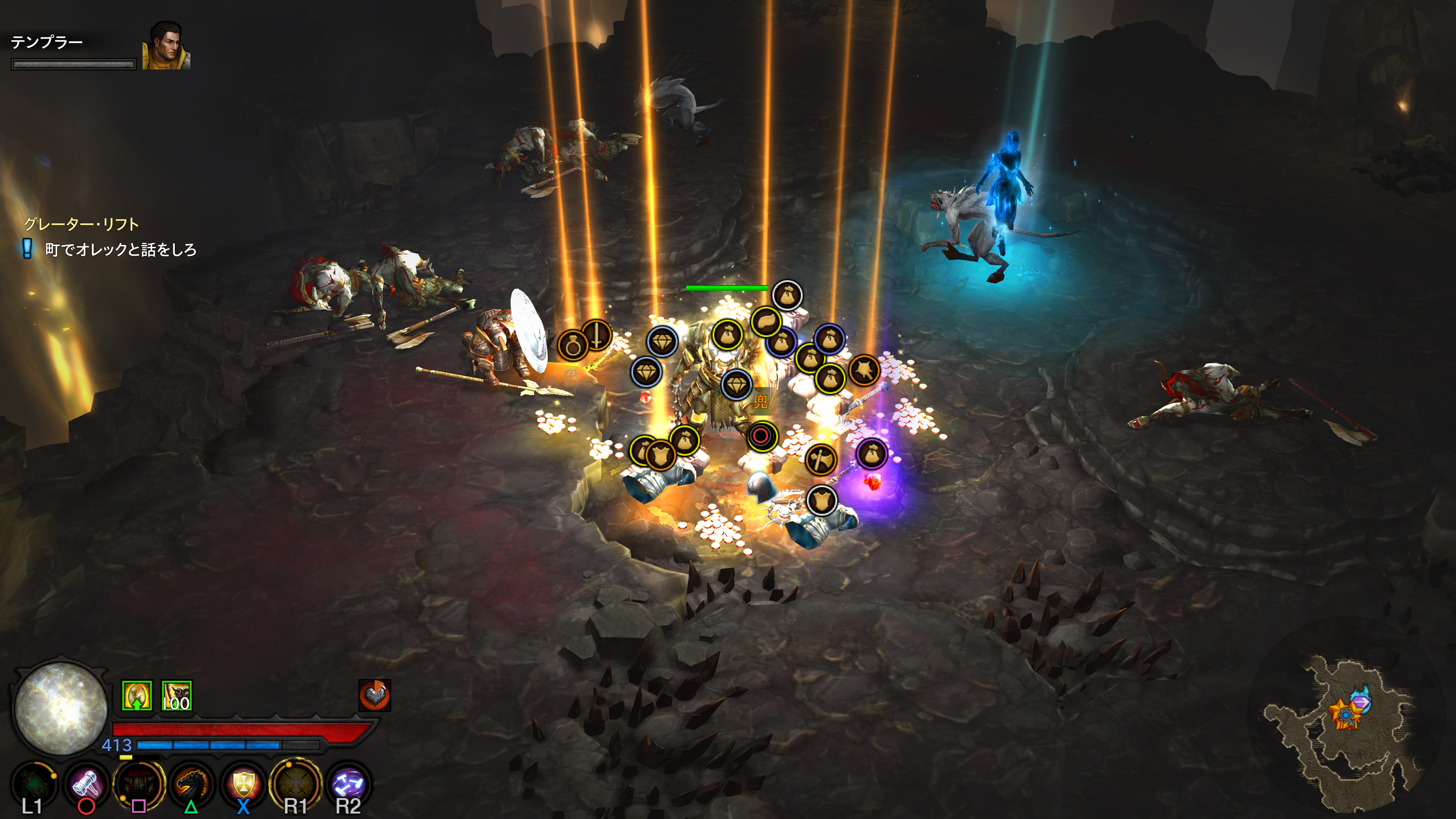
Task: Pick up the white-ringed bag loot marker
Action: (x=787, y=296)
